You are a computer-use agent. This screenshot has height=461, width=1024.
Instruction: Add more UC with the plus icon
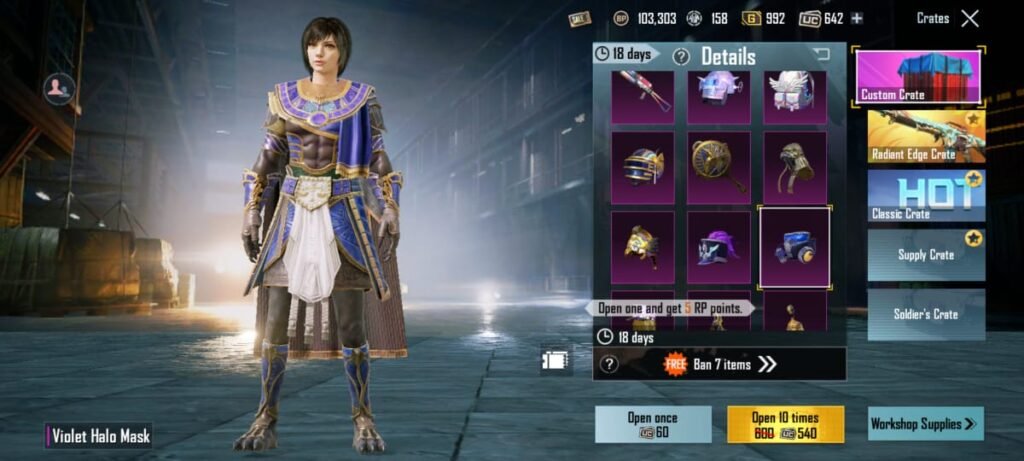857,18
